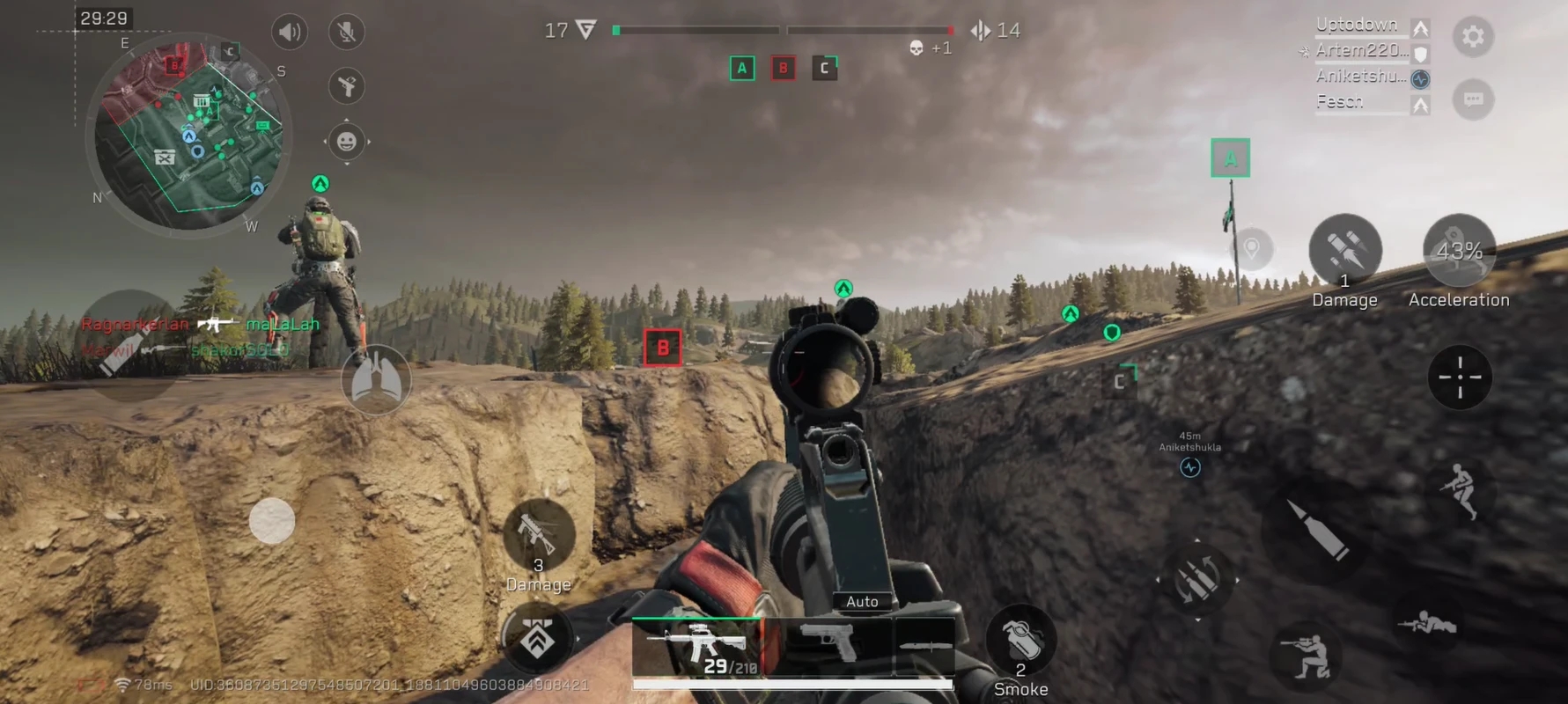Image resolution: width=1568 pixels, height=704 pixels.
Task: Tap the prone stance button
Action: (1427, 624)
